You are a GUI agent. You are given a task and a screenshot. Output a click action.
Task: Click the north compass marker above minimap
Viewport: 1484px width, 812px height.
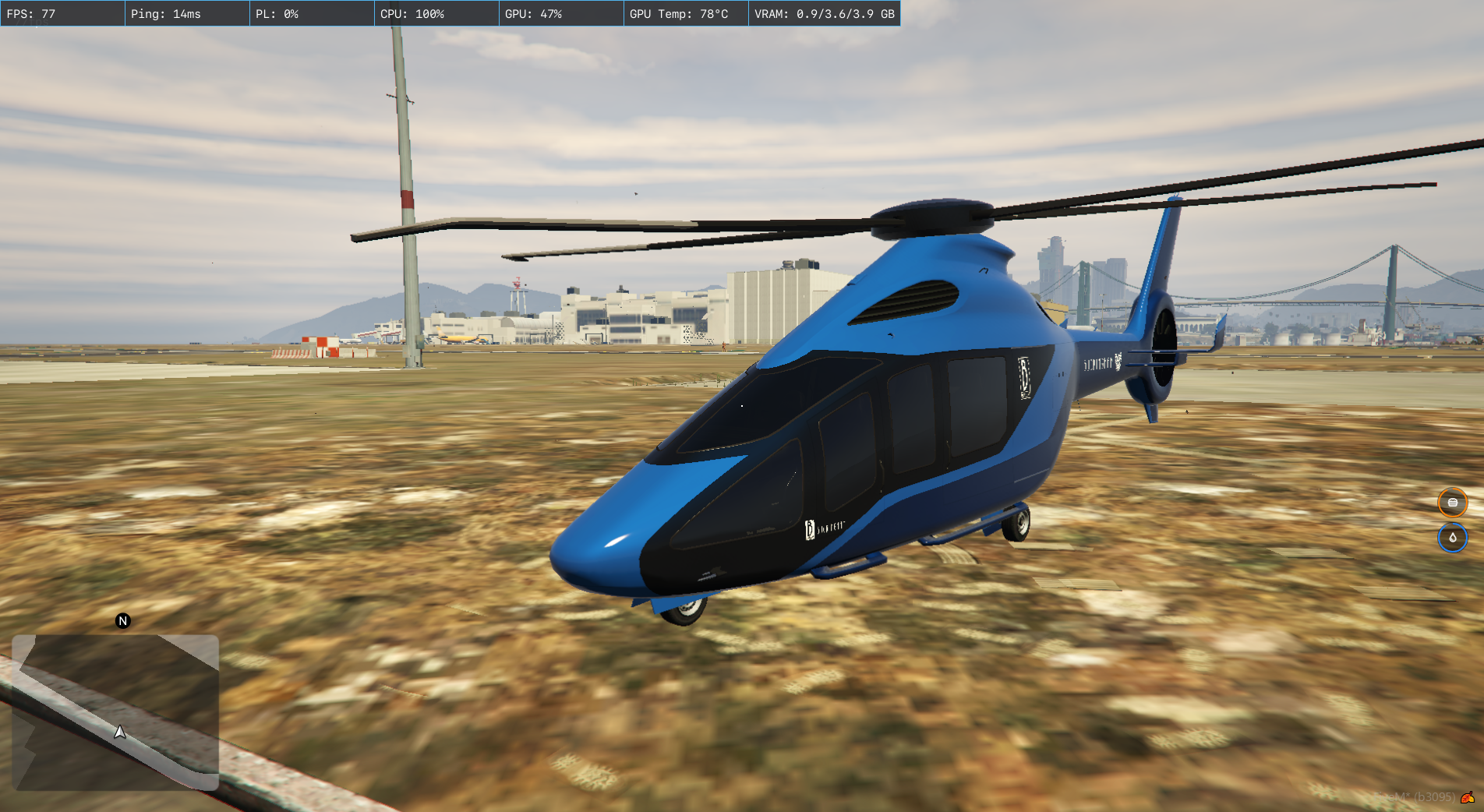[x=122, y=621]
